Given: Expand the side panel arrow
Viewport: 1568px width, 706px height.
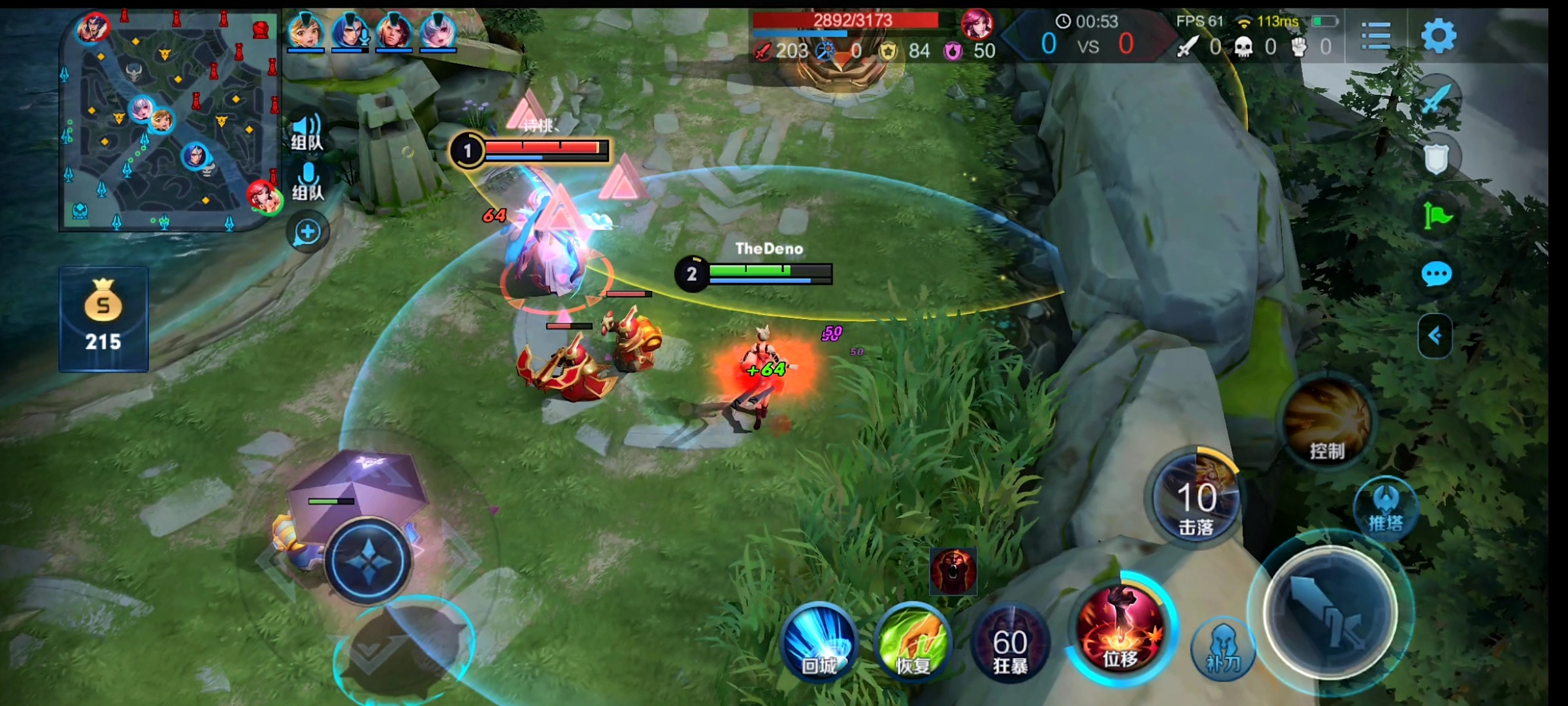Looking at the screenshot, I should pyautogui.click(x=1435, y=336).
